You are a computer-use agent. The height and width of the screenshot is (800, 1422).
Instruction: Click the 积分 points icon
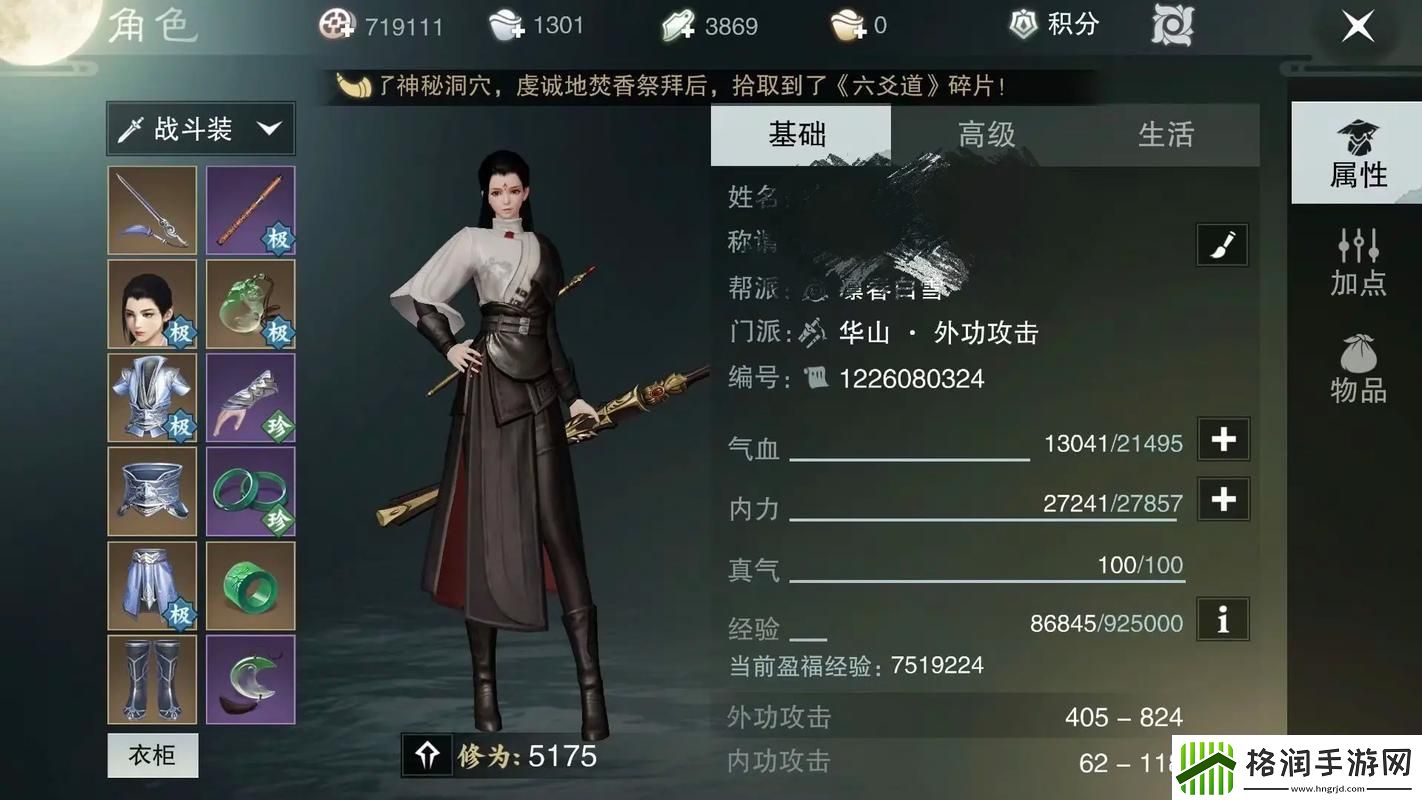coord(1022,24)
